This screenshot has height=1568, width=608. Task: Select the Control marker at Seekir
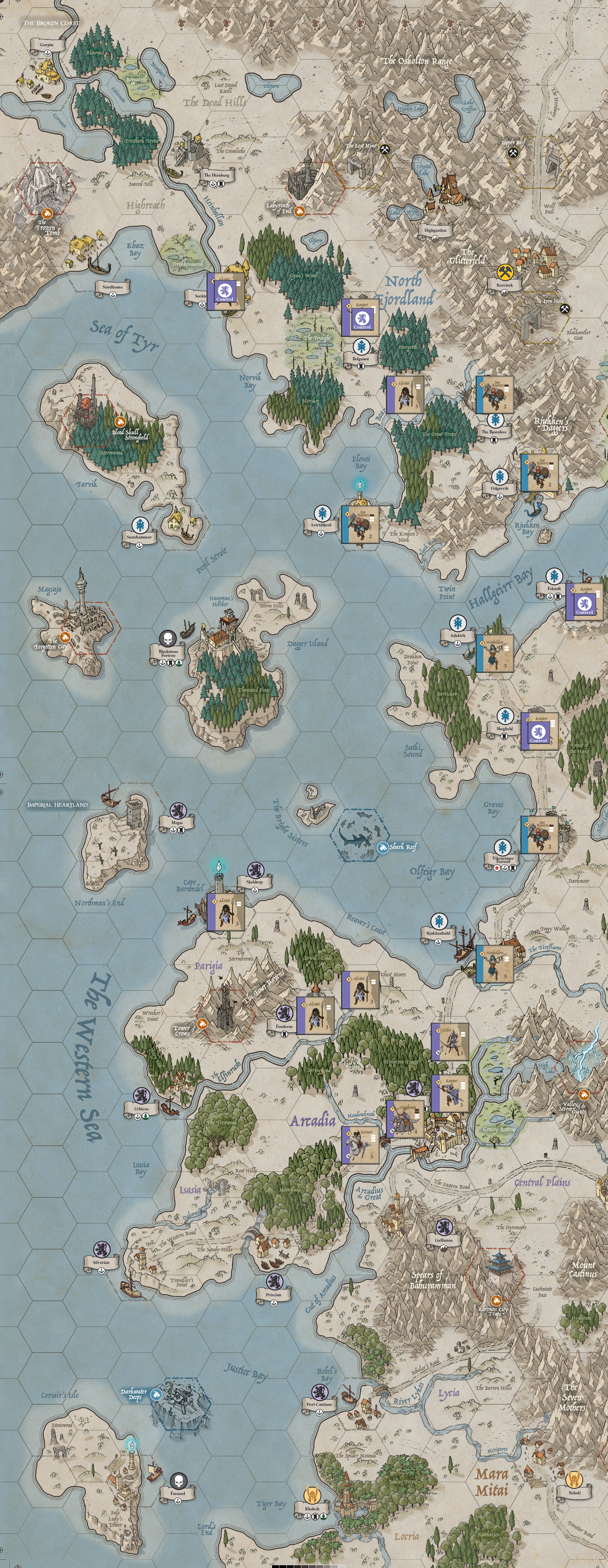[226, 291]
